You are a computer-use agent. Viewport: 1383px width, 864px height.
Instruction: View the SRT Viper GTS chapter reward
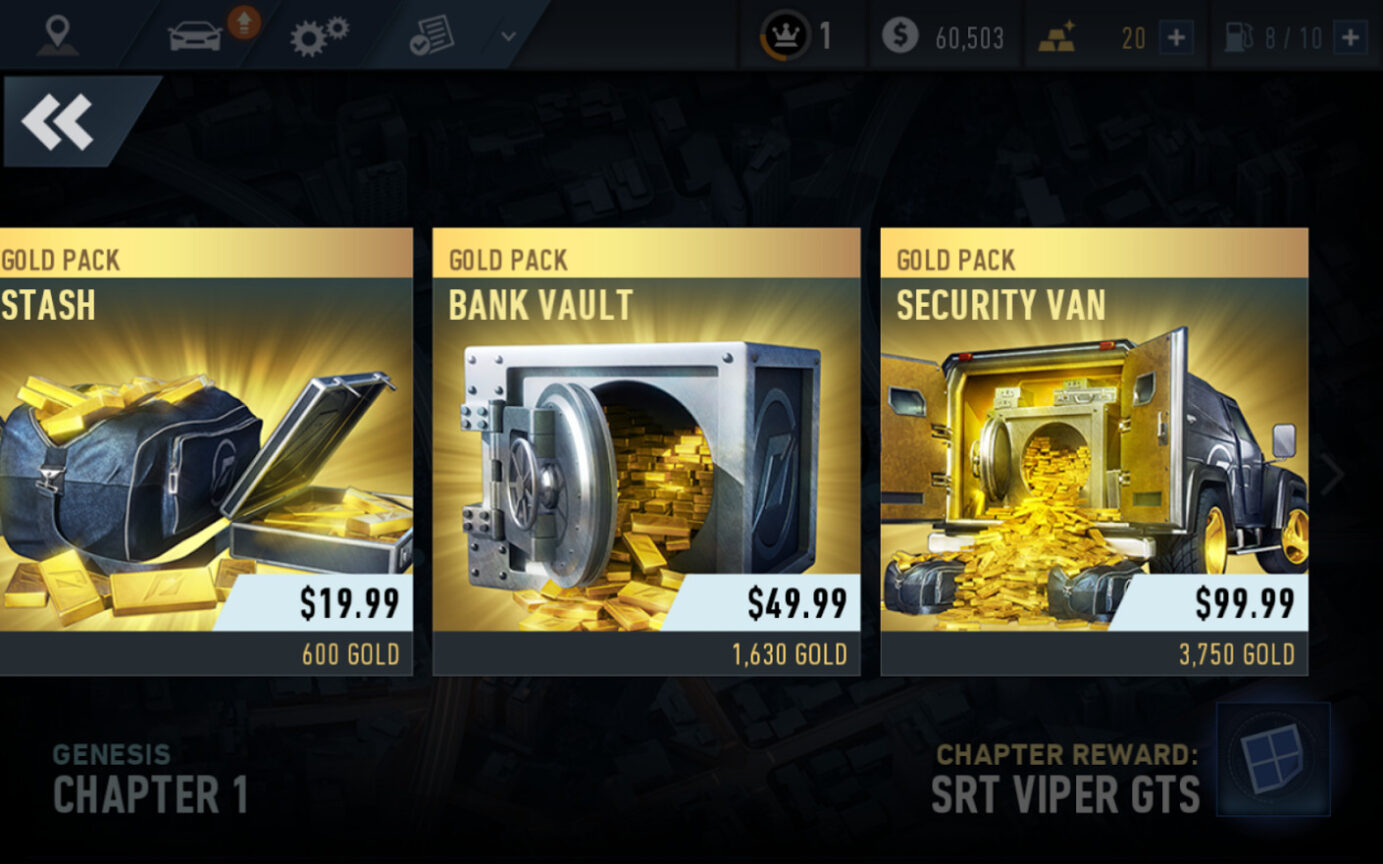tap(1272, 759)
